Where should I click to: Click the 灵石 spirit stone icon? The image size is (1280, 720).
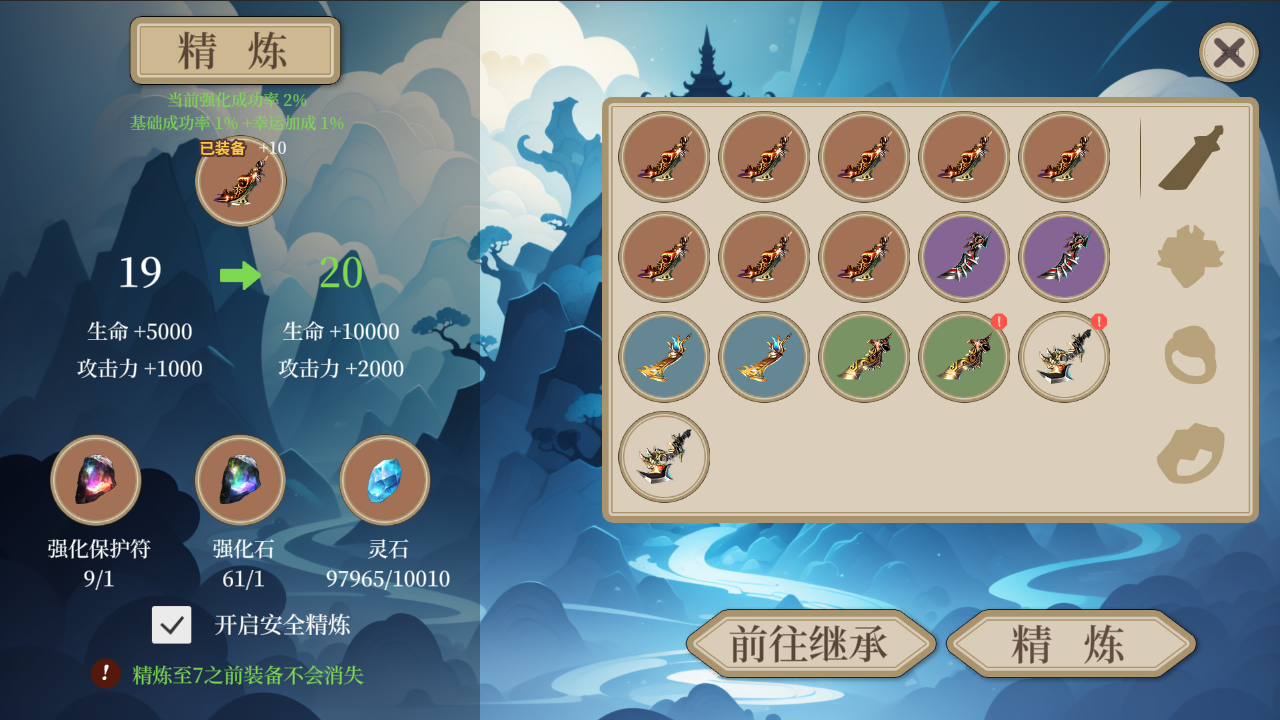click(x=385, y=480)
